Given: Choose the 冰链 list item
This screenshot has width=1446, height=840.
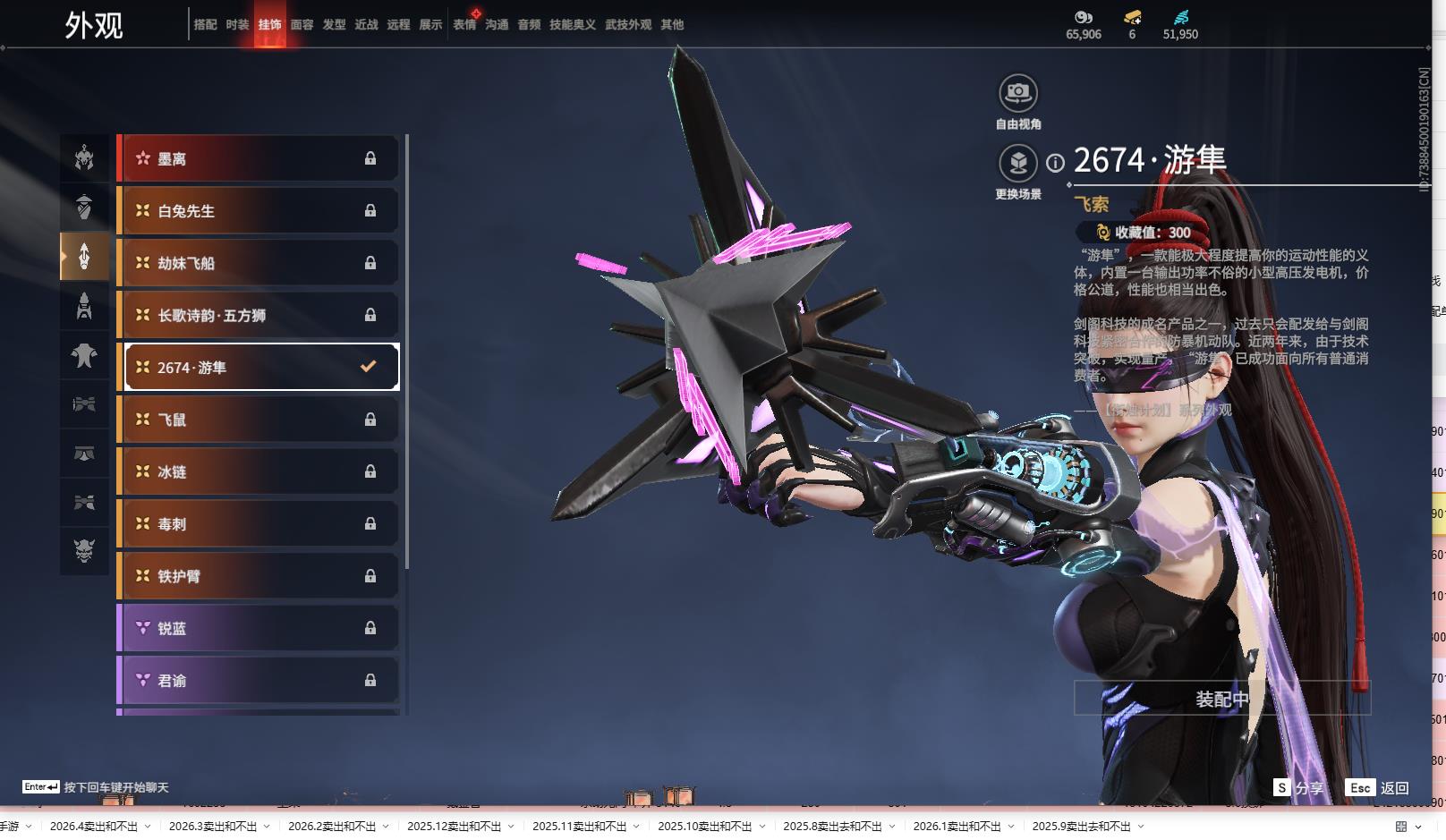Looking at the screenshot, I should click(x=259, y=471).
